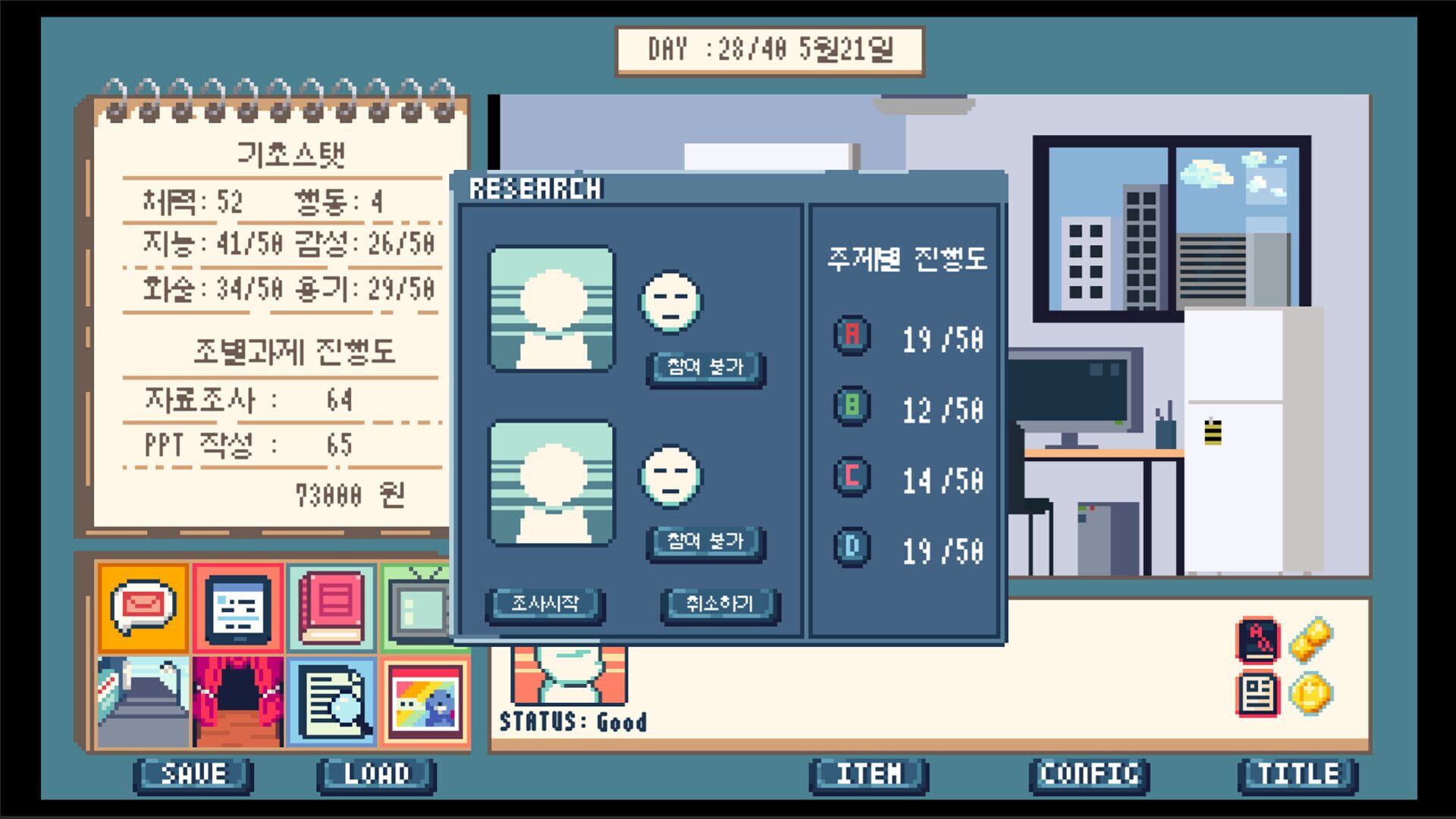Select research topic C badge

(x=851, y=479)
